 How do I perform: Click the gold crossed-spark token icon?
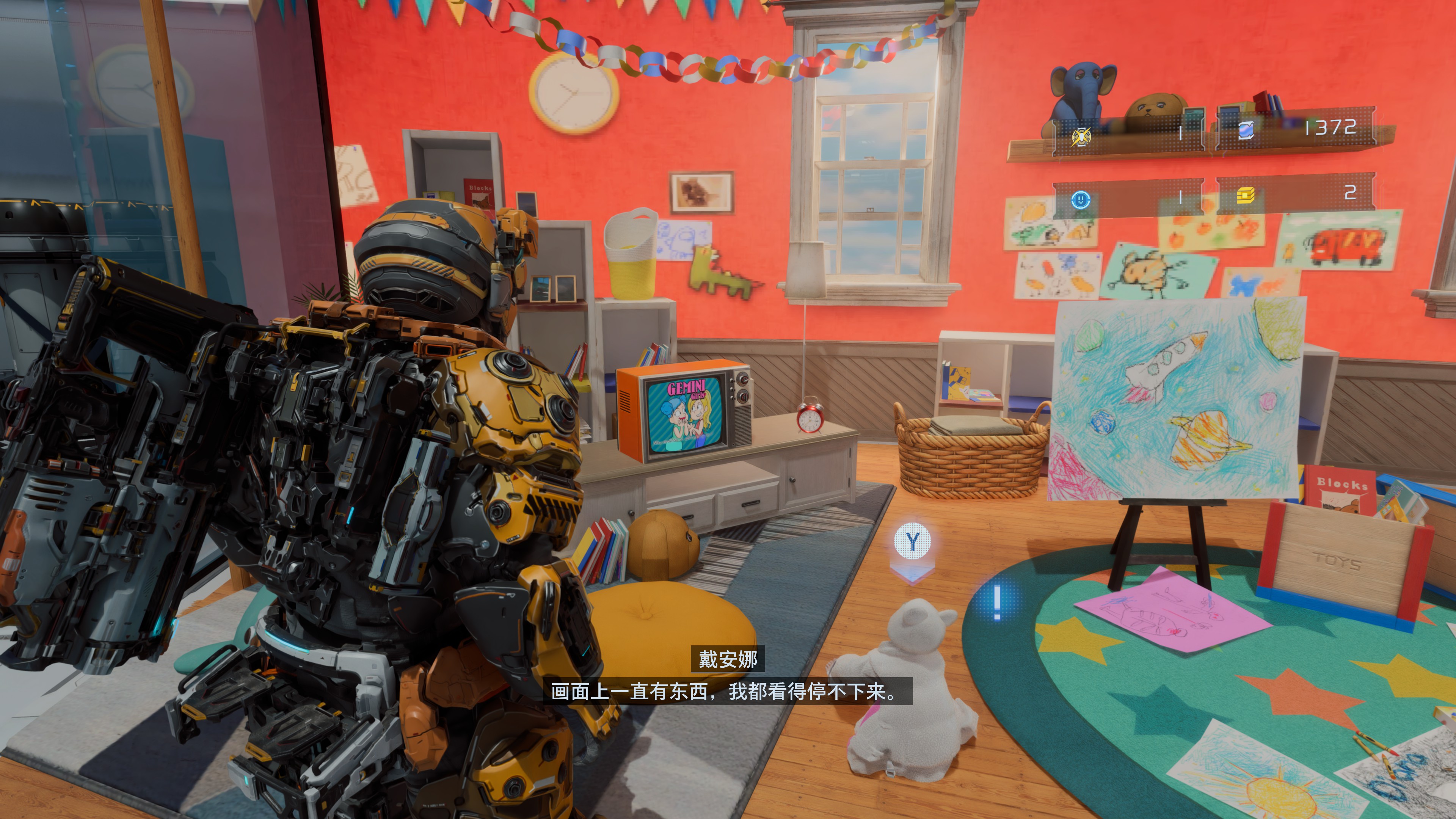click(1081, 136)
